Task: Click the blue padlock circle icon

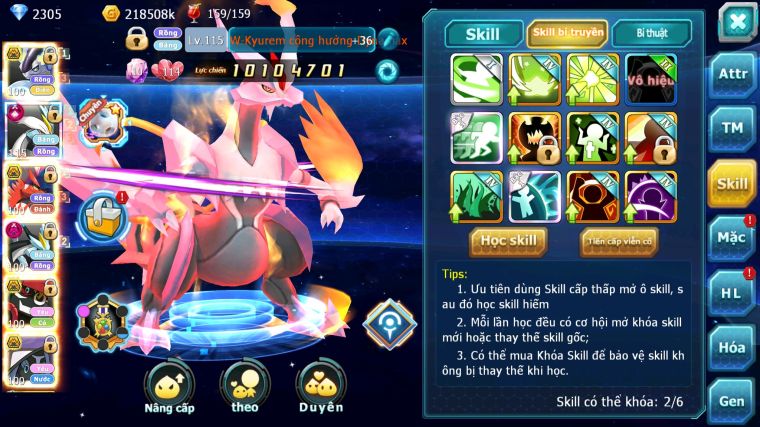Action: pos(100,214)
